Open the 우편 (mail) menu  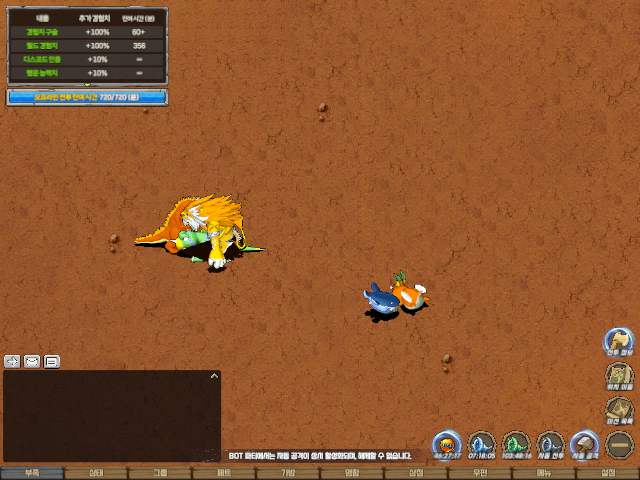point(480,473)
